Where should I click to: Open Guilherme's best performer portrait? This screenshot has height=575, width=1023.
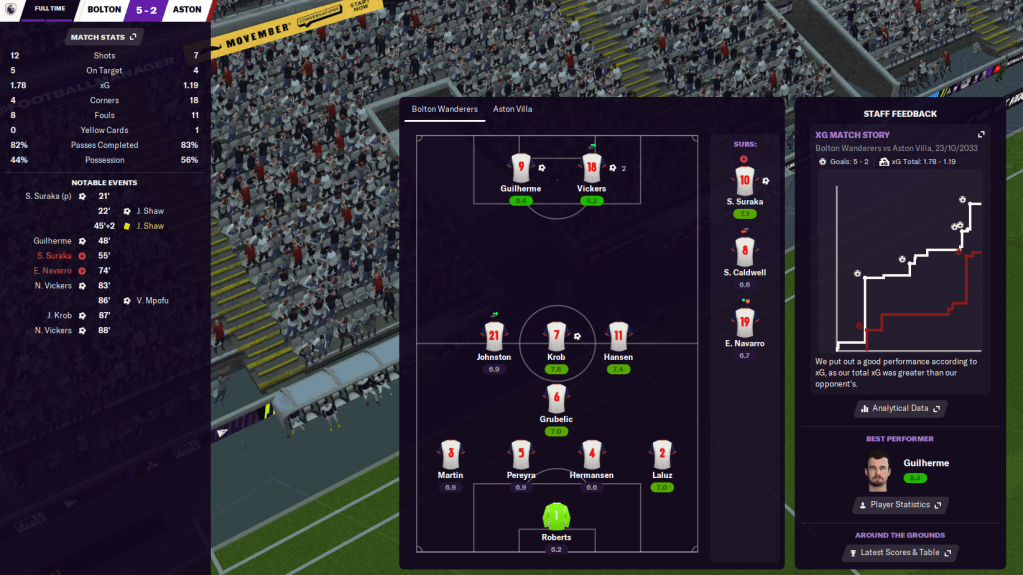pyautogui.click(x=877, y=471)
